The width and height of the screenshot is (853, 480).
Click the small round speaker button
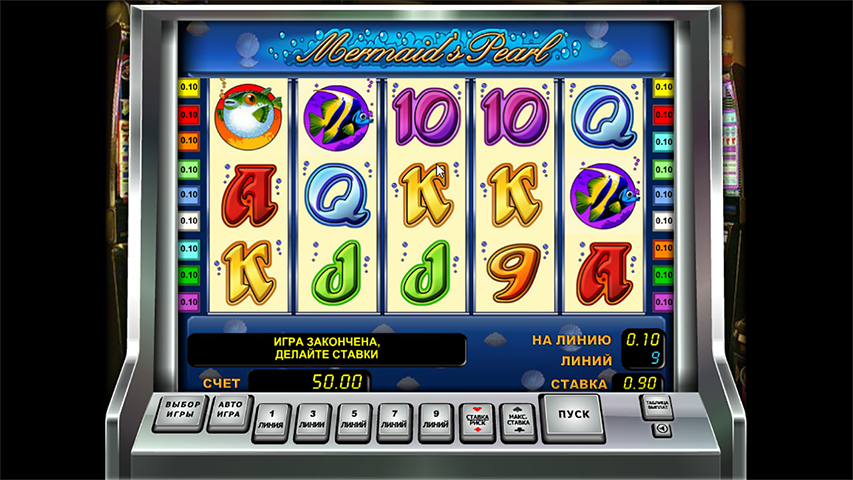point(661,430)
